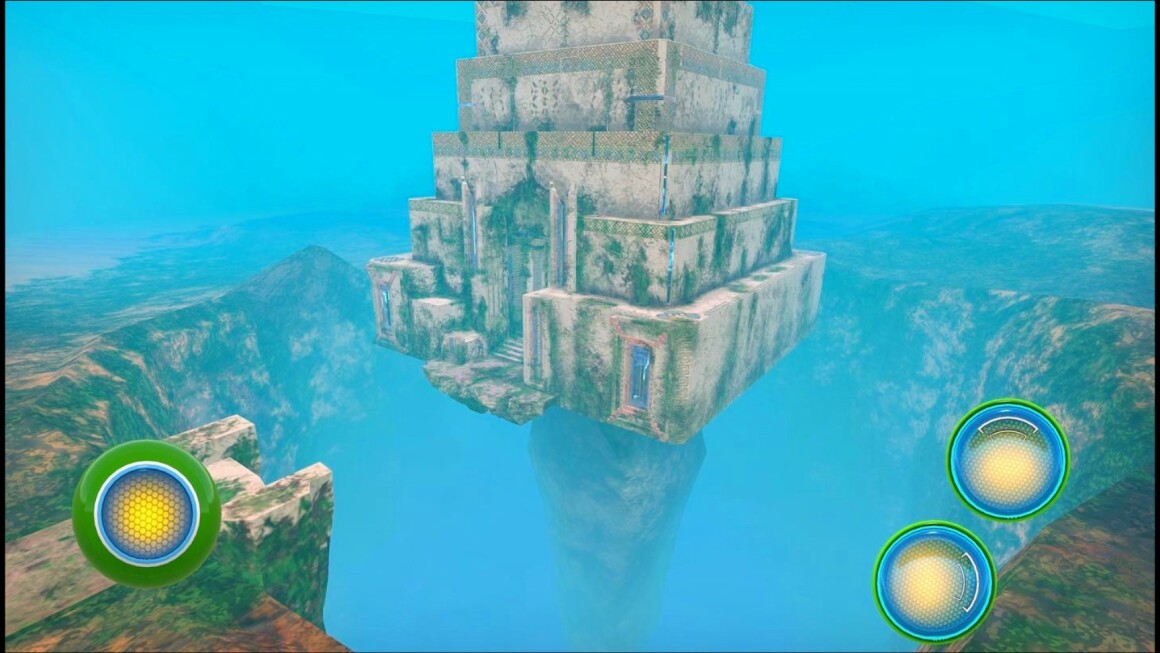Tap the green virtual joystick with honeycomb center

(146, 513)
